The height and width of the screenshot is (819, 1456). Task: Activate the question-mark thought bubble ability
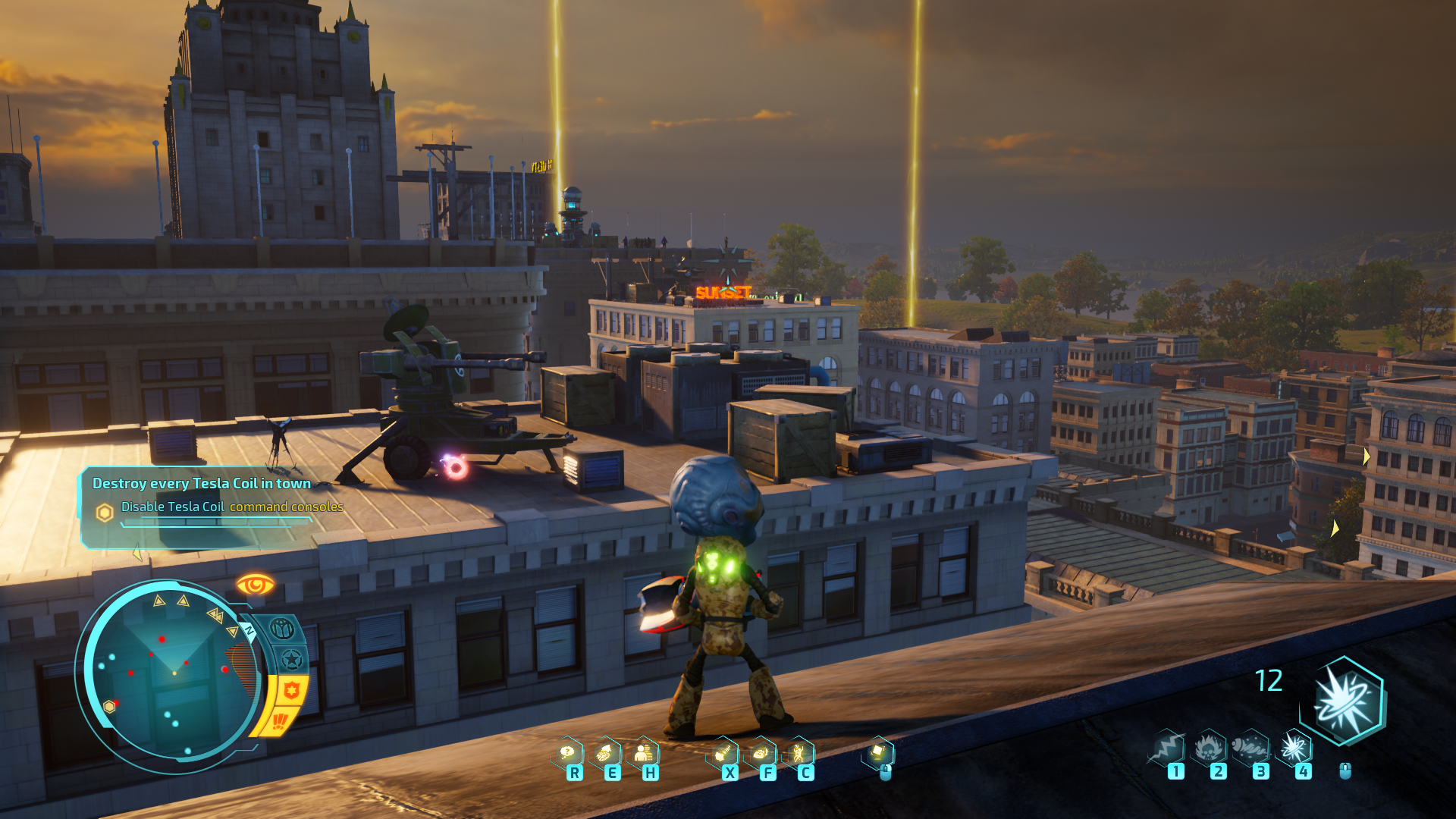567,753
